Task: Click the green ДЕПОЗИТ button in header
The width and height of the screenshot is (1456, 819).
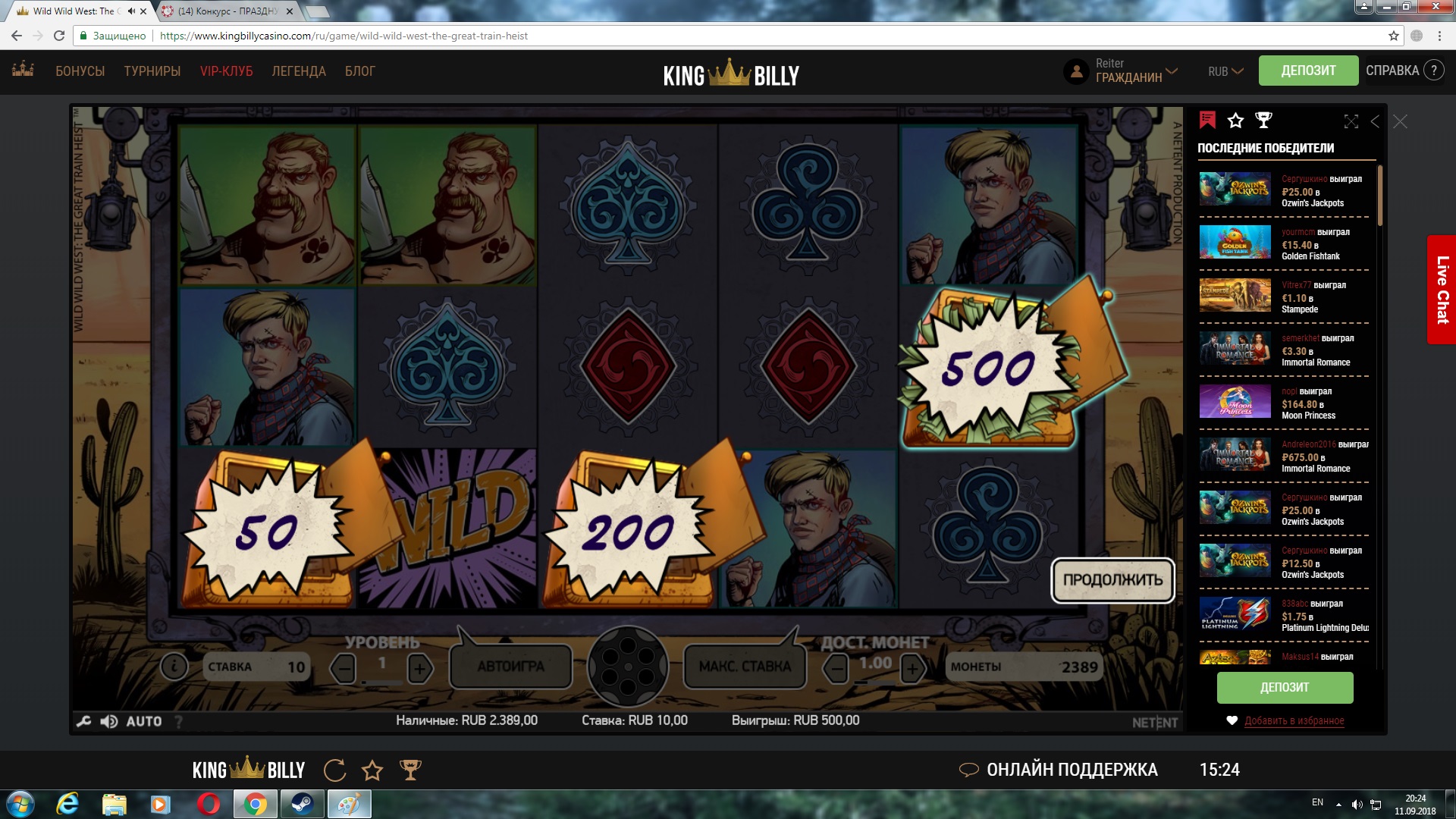Action: tap(1308, 71)
